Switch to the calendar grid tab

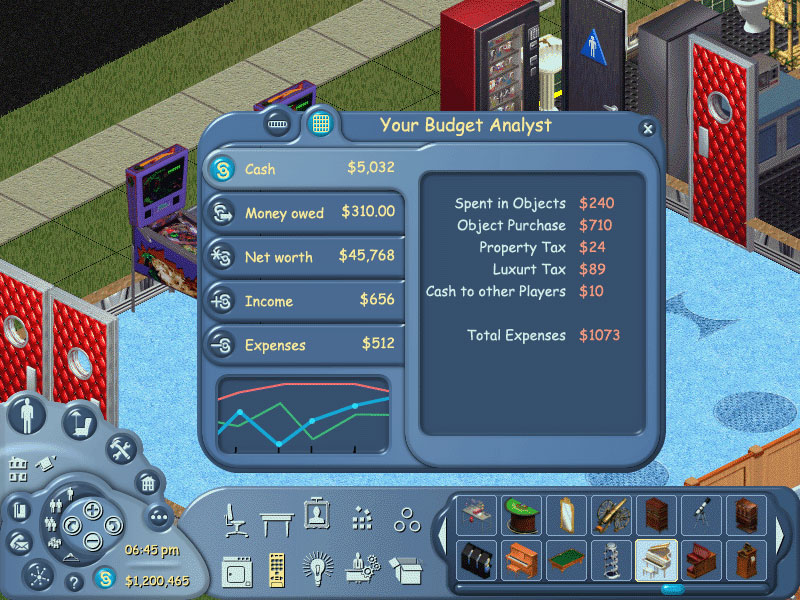(321, 124)
